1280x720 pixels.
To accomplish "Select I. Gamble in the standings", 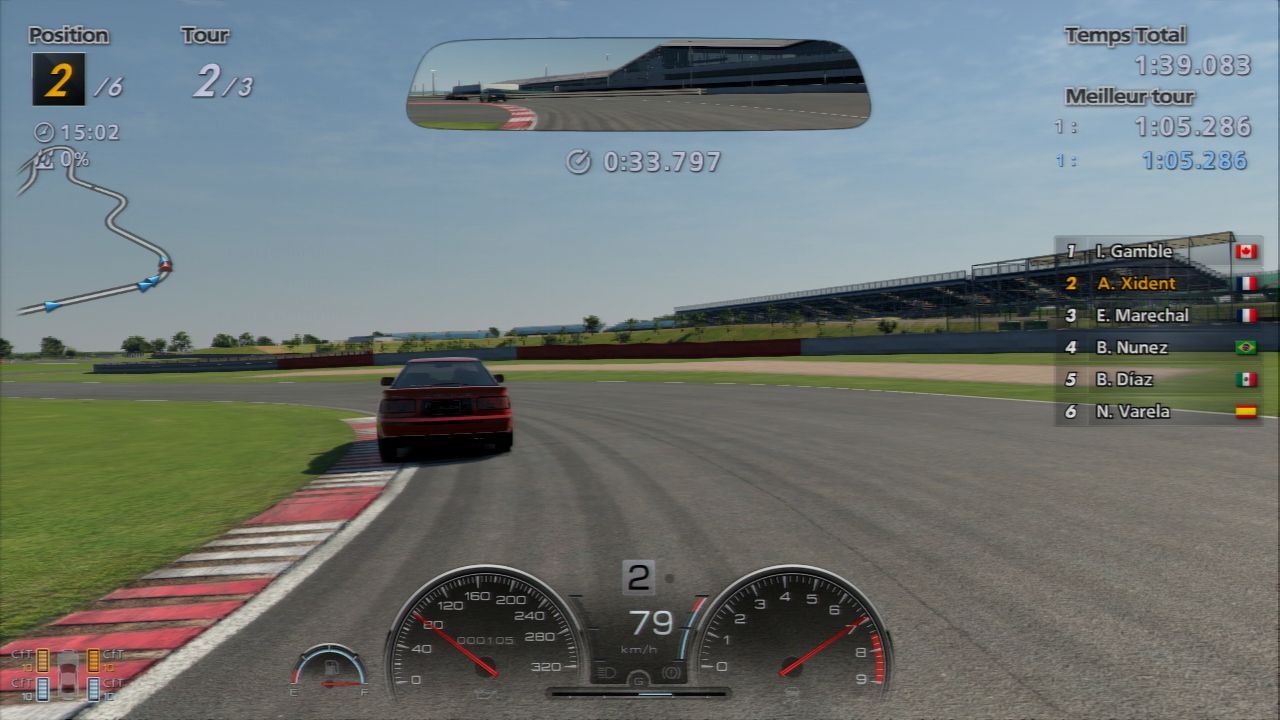I will (x=1158, y=251).
